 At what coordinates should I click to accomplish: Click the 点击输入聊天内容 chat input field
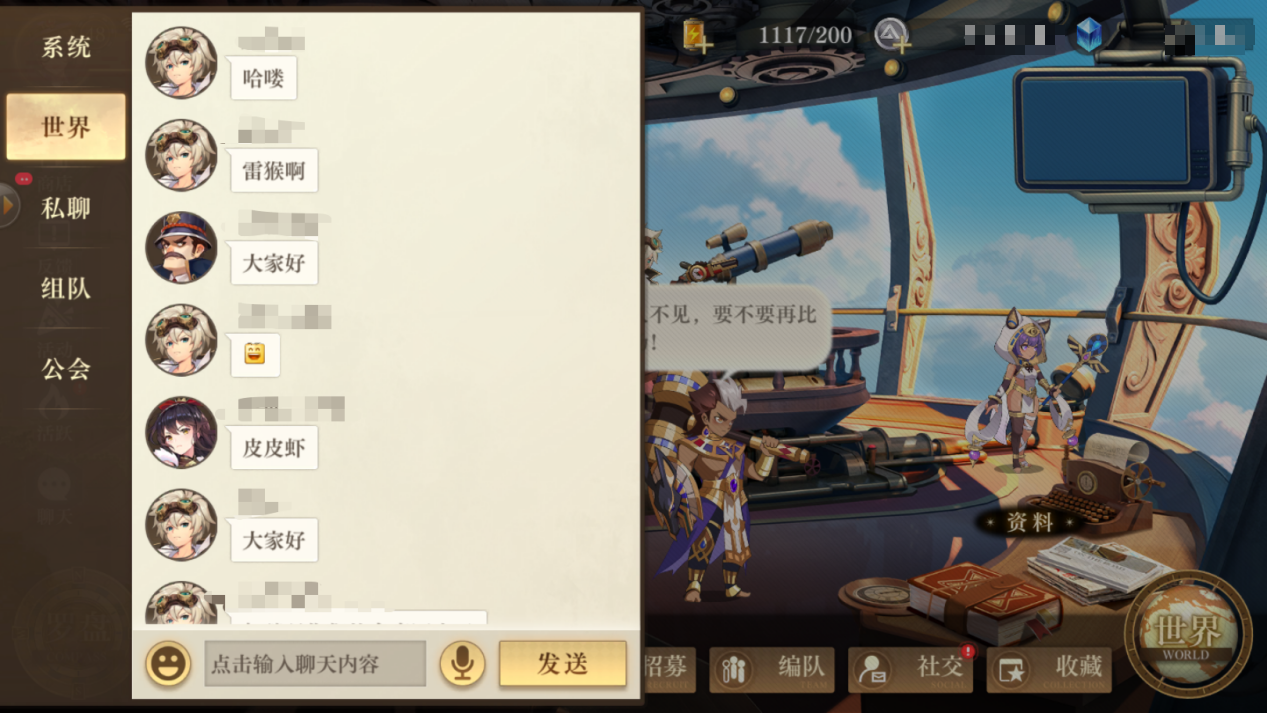[315, 664]
